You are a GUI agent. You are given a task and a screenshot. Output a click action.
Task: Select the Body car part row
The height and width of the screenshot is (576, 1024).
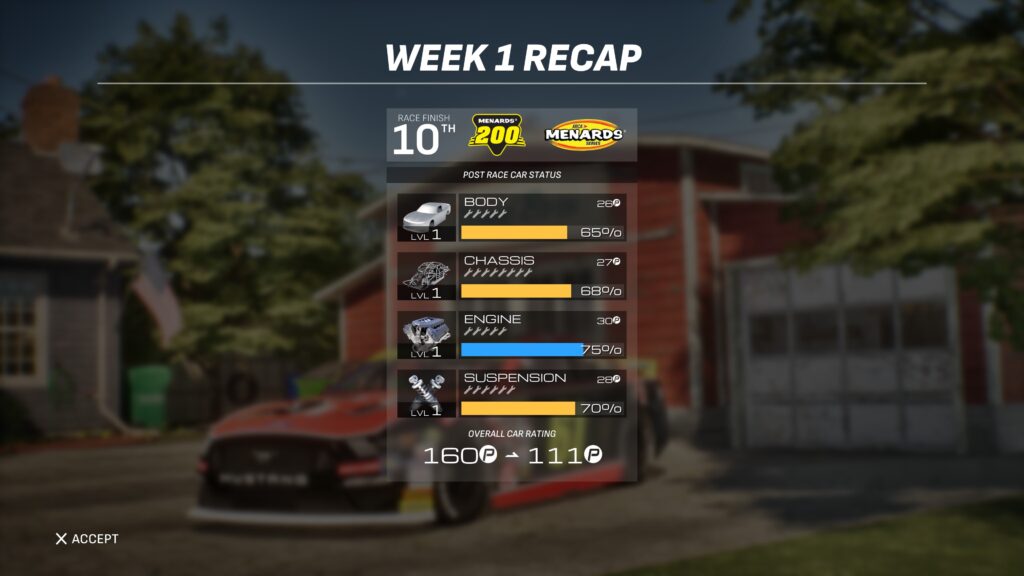[511, 218]
